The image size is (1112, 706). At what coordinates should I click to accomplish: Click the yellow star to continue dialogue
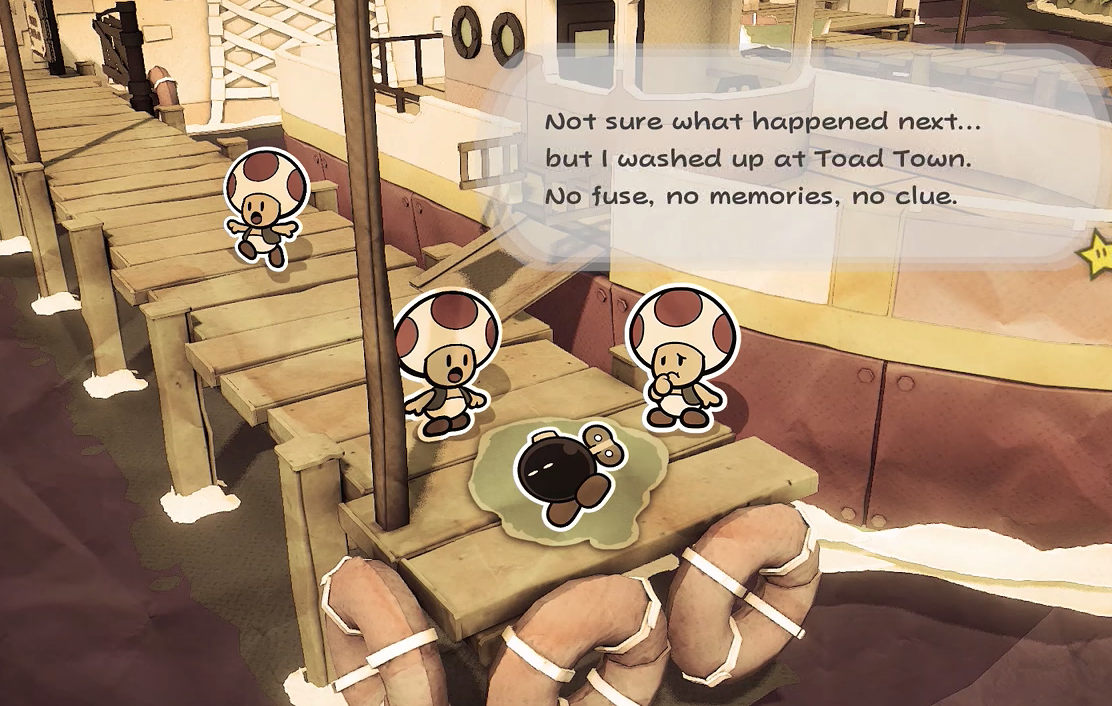coord(1098,254)
